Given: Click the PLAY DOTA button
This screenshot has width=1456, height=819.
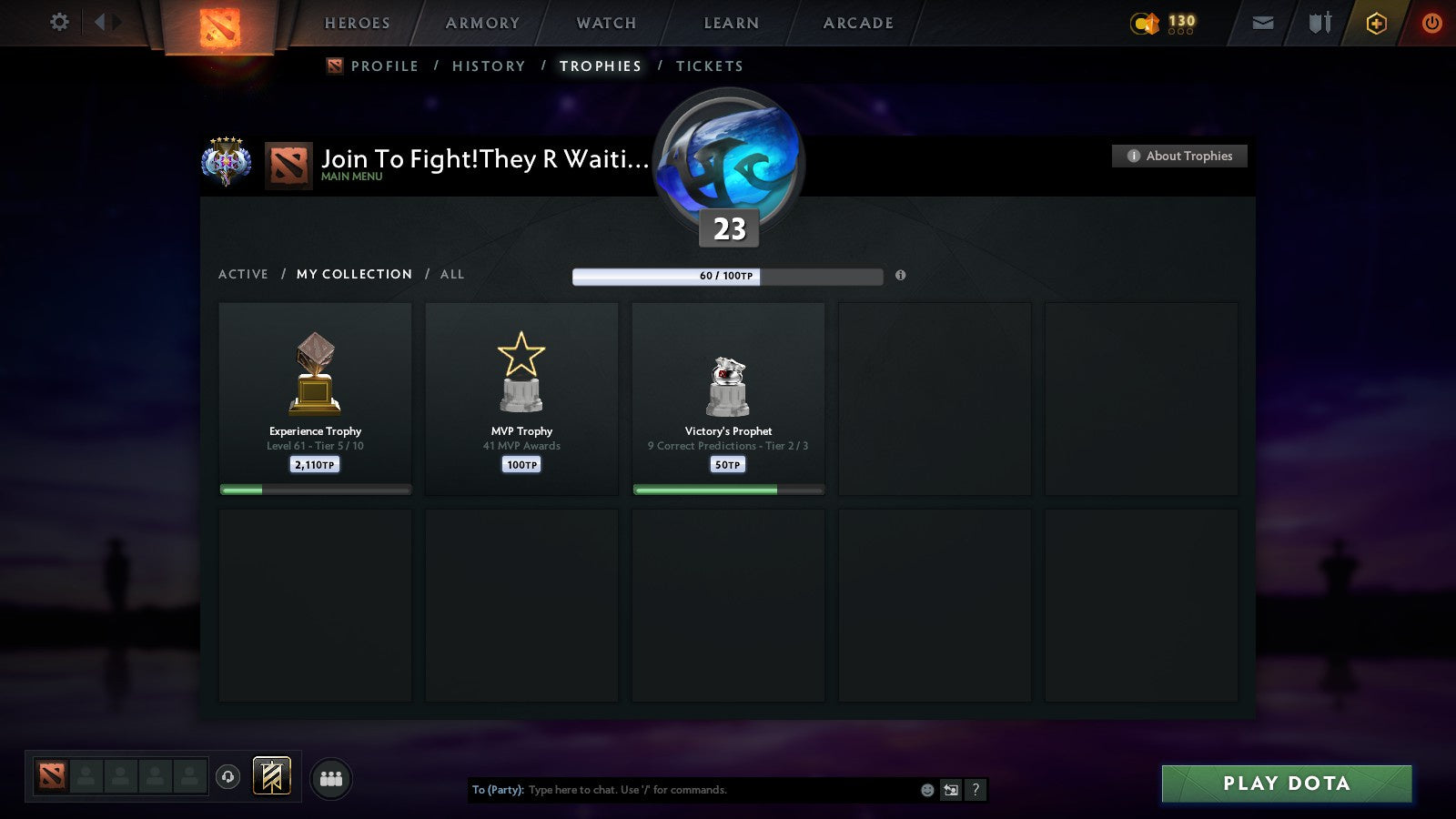Looking at the screenshot, I should point(1286,783).
